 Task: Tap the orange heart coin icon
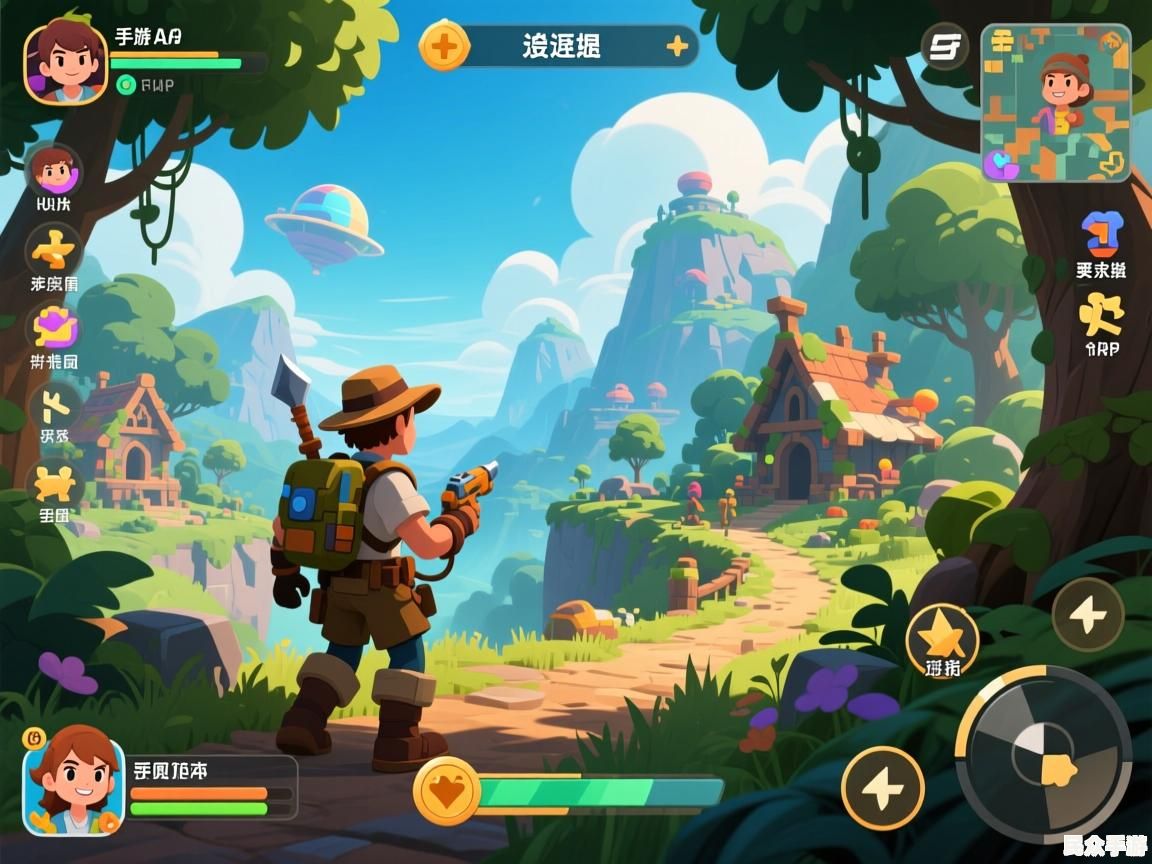click(446, 790)
